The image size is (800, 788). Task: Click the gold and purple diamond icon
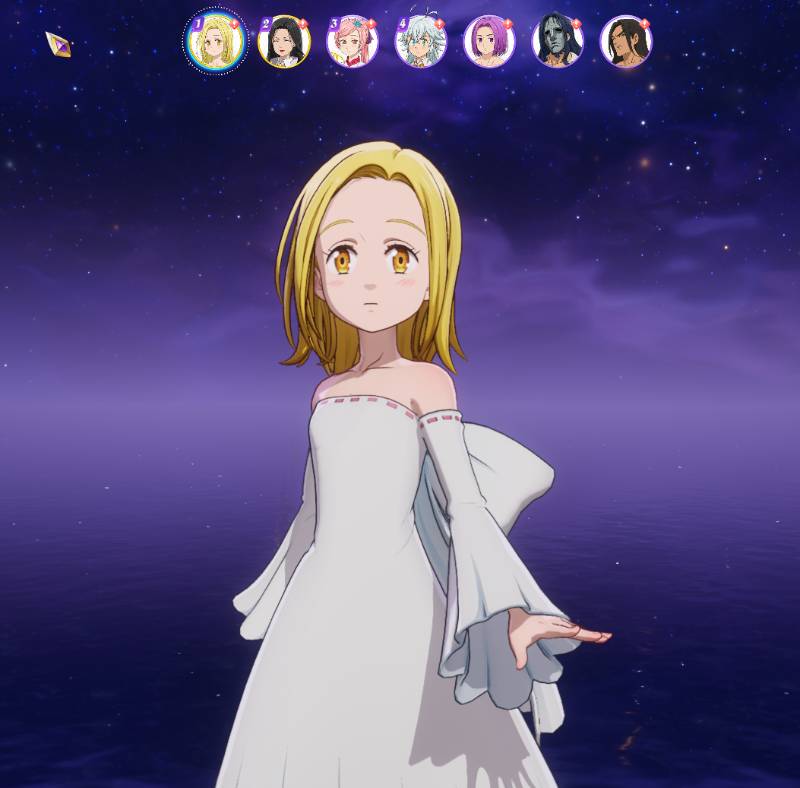pos(58,44)
